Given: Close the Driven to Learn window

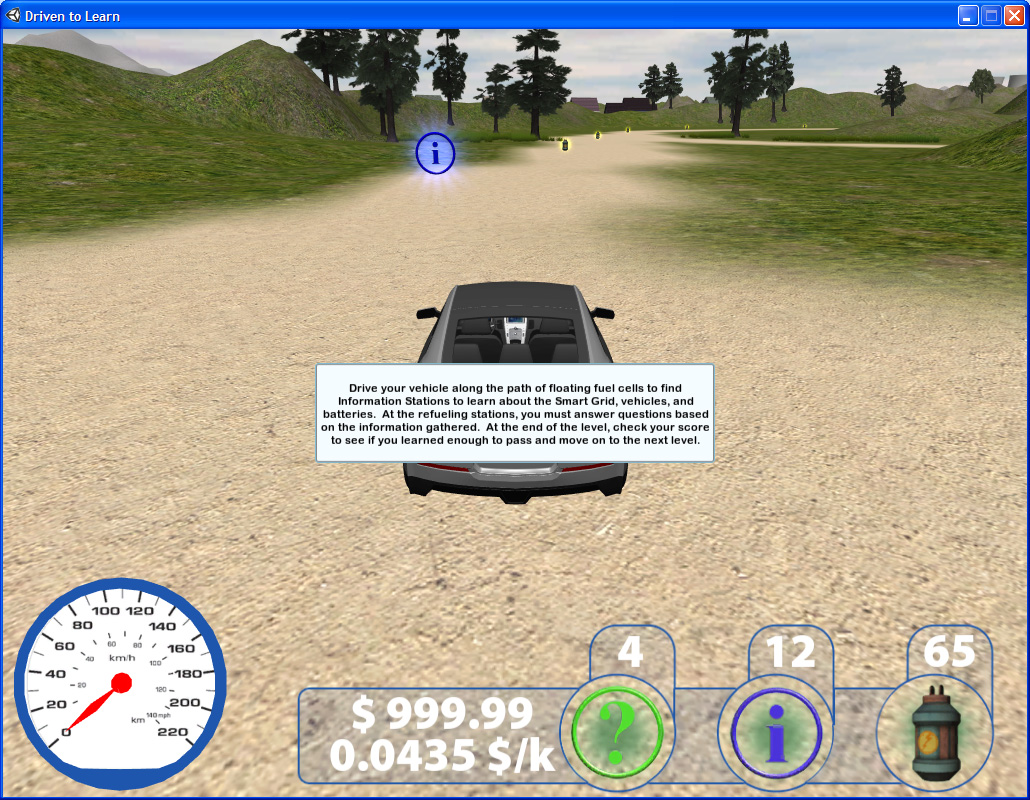Looking at the screenshot, I should [x=1013, y=15].
